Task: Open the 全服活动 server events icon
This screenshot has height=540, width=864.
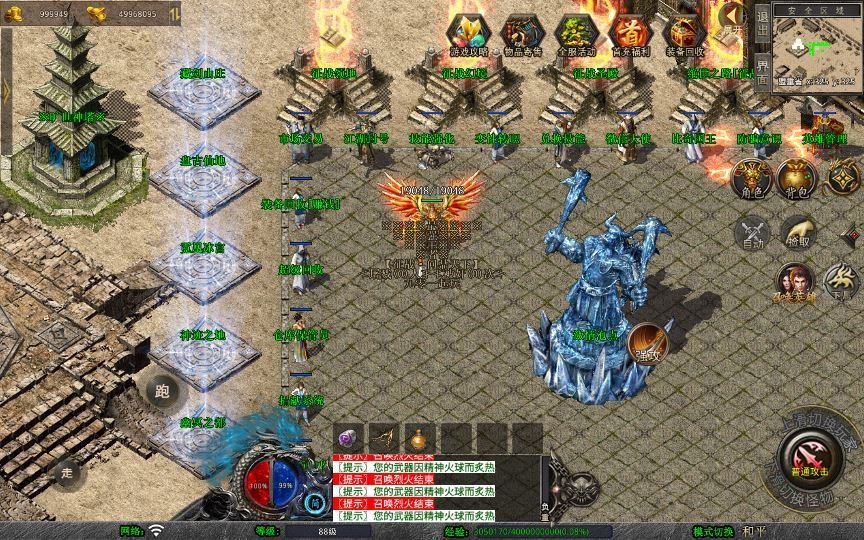Action: coord(575,35)
